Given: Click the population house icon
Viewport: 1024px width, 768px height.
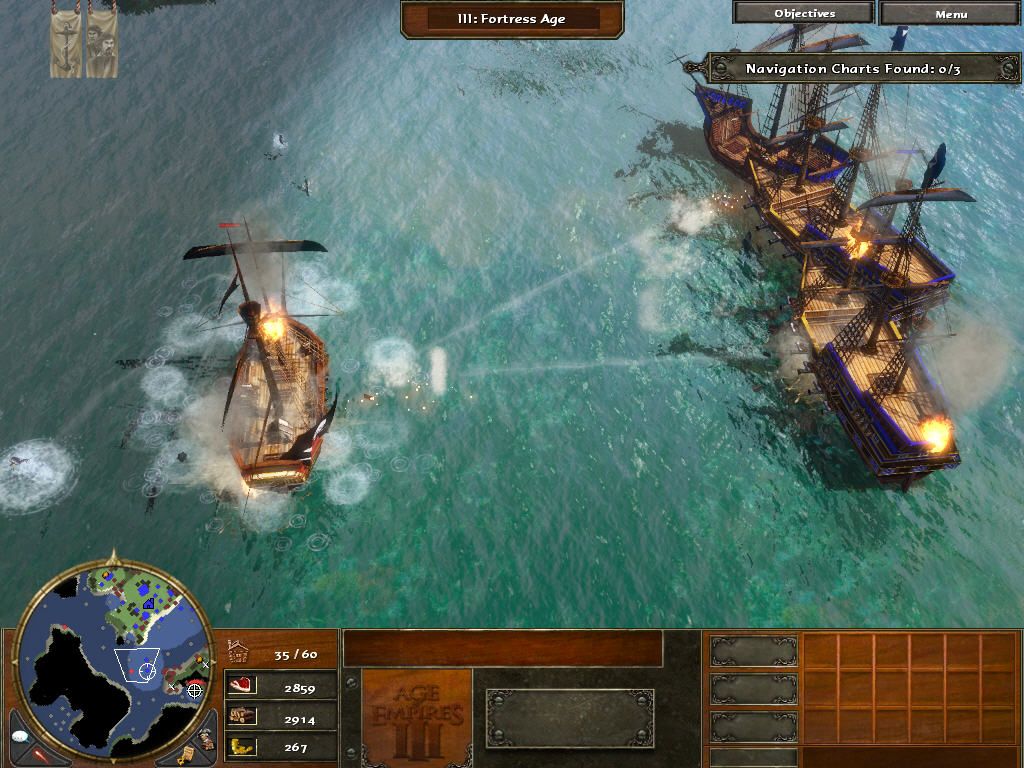Looking at the screenshot, I should pos(240,653).
